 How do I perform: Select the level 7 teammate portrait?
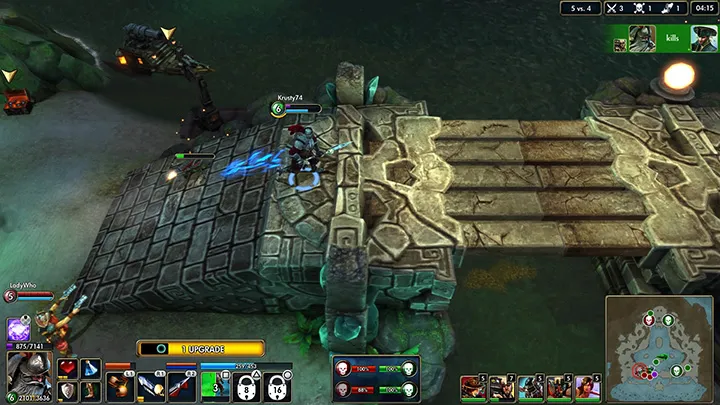point(501,387)
